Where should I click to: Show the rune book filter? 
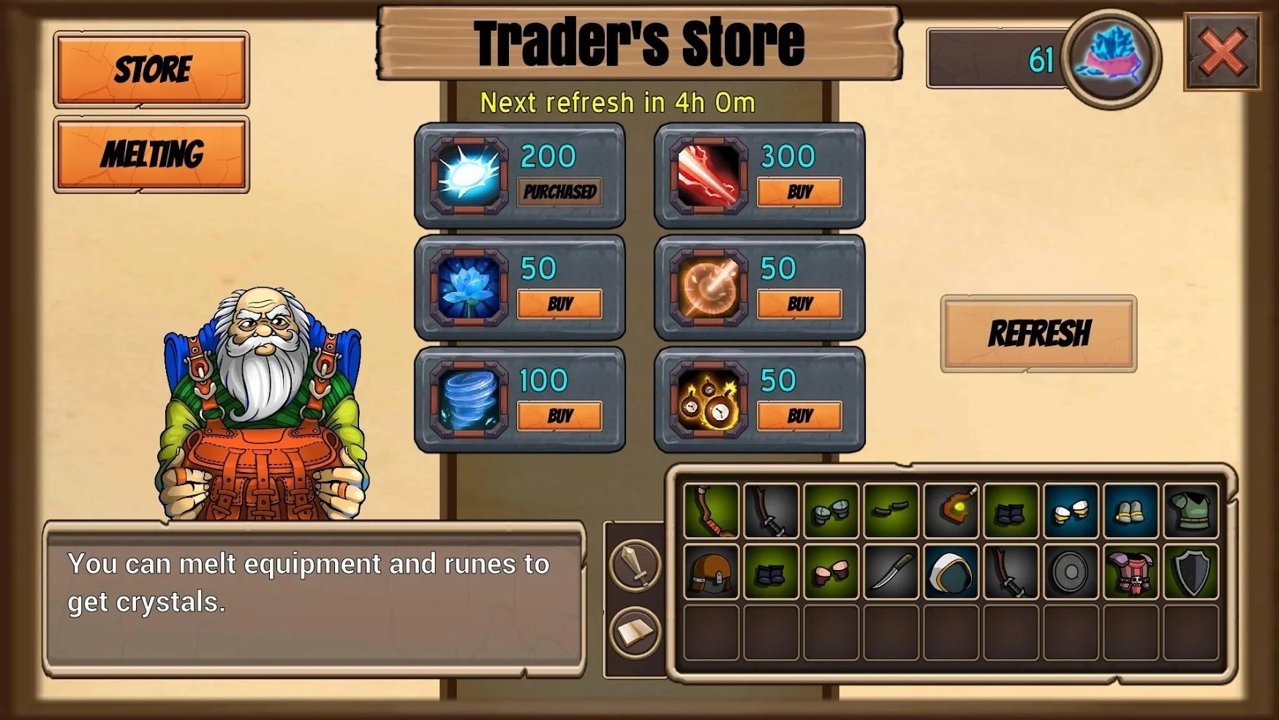pos(635,631)
